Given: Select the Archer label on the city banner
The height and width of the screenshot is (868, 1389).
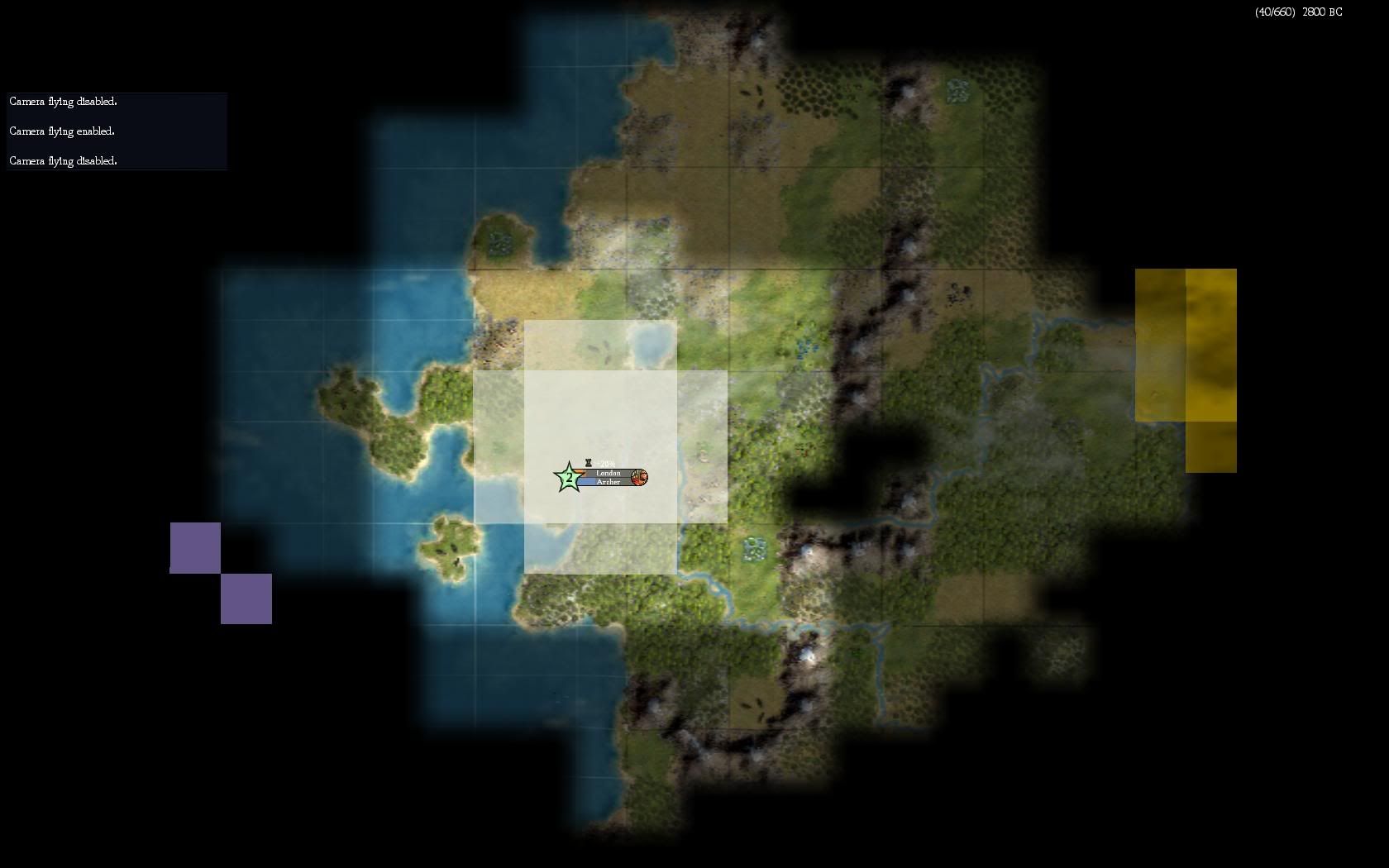Looking at the screenshot, I should 609,481.
